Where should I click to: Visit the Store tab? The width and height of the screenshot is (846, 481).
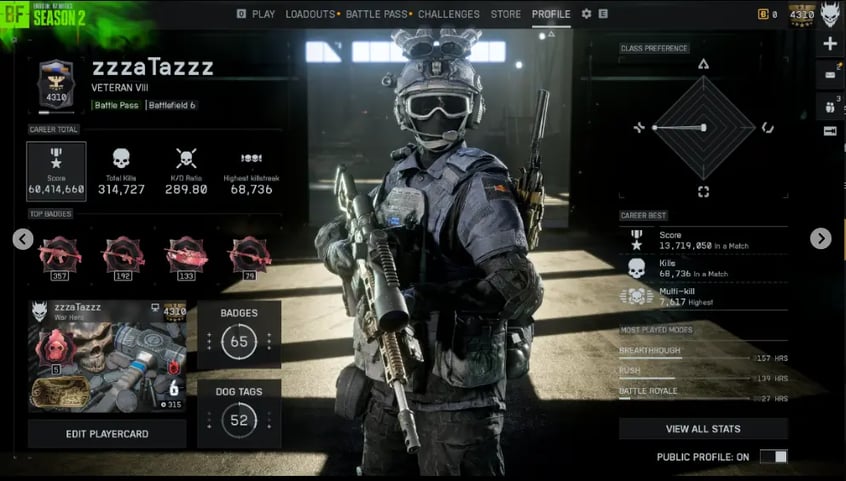506,14
